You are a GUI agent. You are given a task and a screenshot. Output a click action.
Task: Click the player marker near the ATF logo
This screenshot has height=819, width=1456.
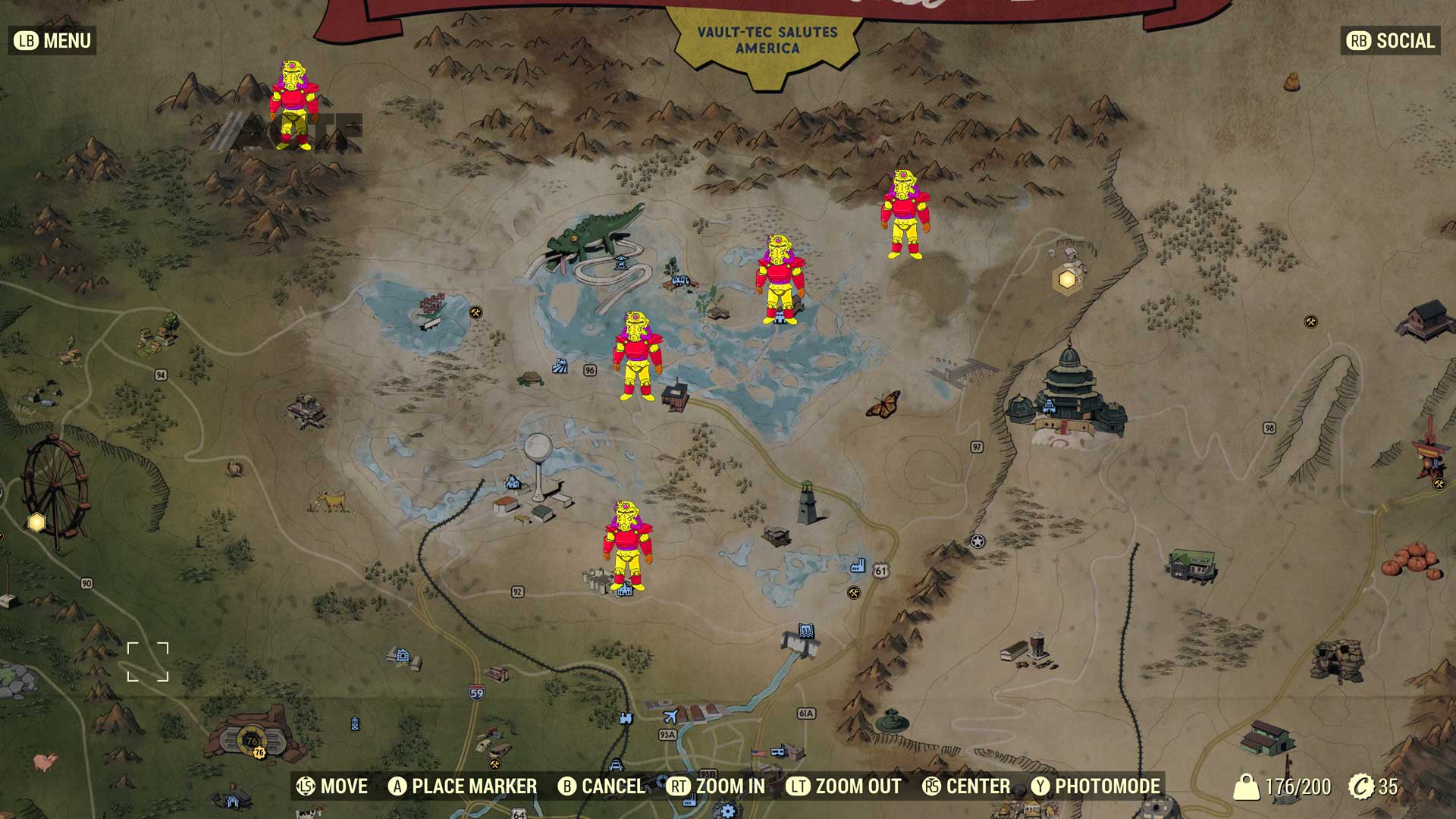pyautogui.click(x=294, y=102)
